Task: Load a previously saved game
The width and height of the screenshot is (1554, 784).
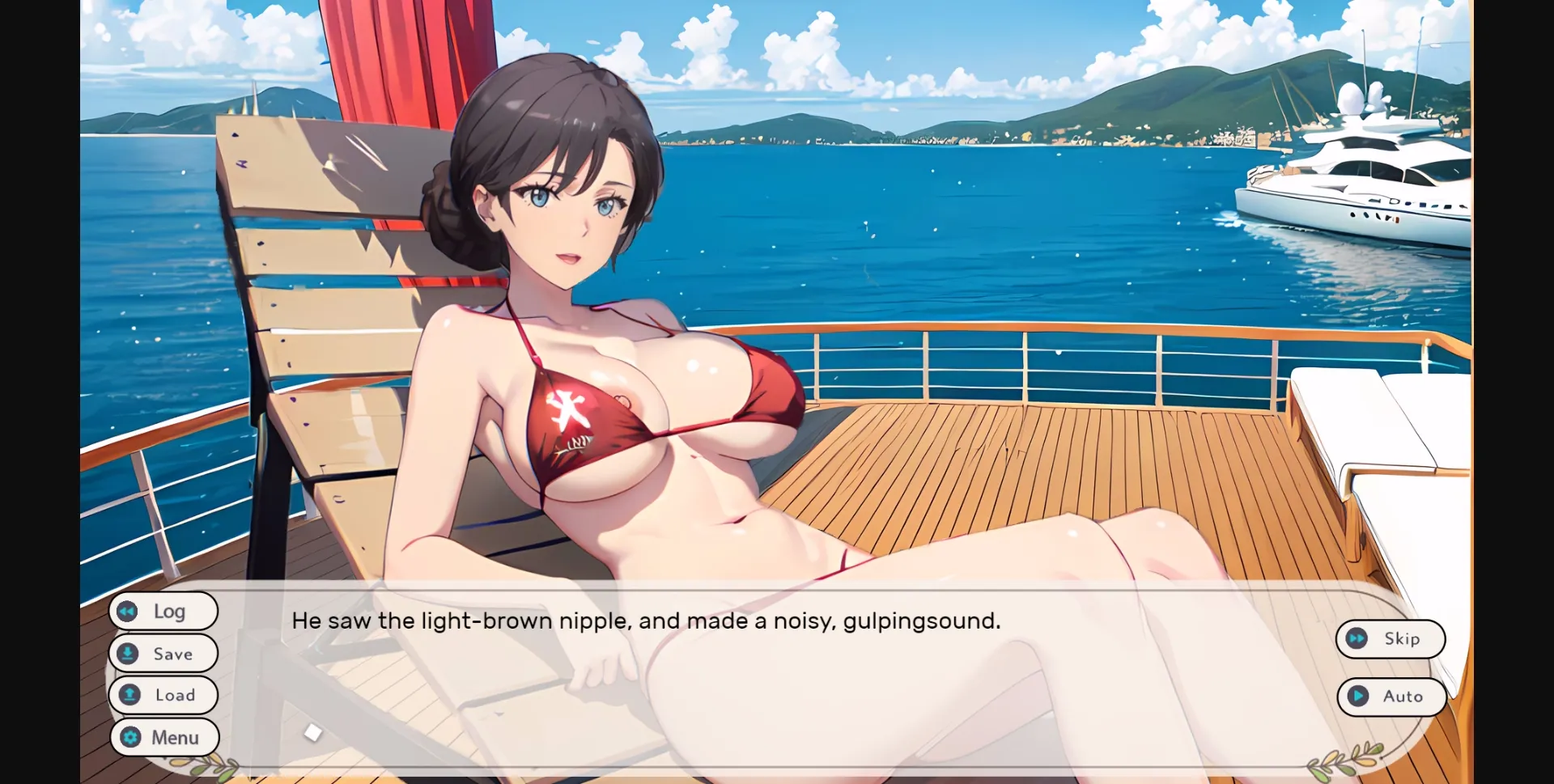Action: click(163, 695)
